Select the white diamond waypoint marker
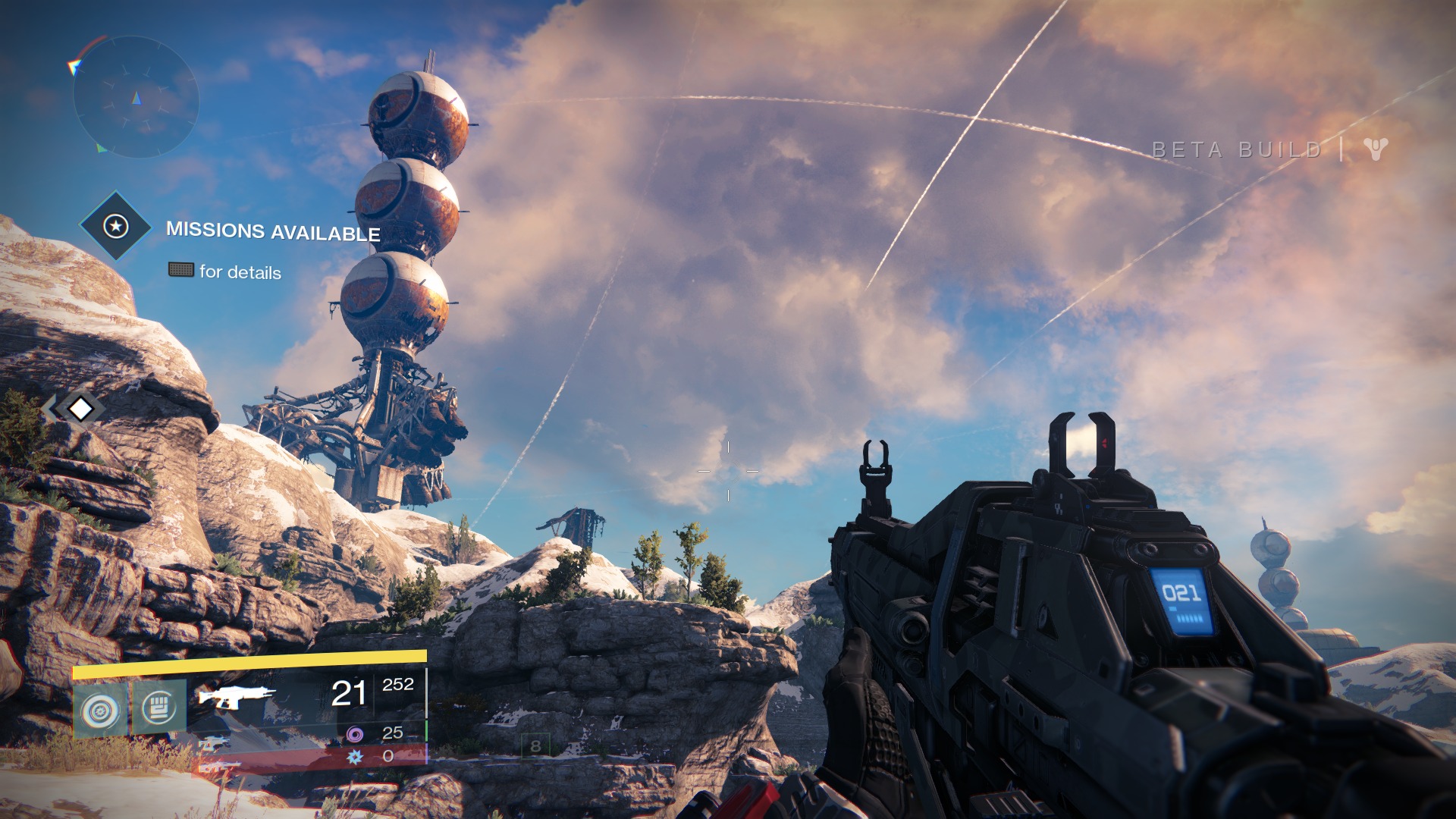Image resolution: width=1456 pixels, height=819 pixels. click(80, 409)
